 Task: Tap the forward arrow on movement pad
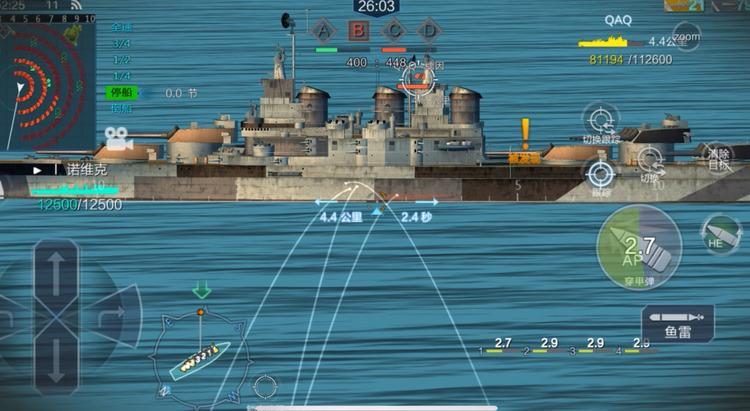tap(56, 272)
